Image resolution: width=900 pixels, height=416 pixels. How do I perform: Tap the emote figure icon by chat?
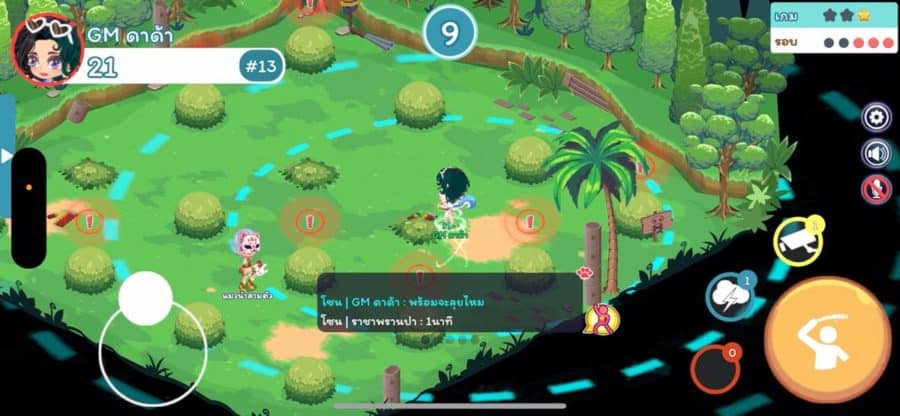[x=602, y=319]
